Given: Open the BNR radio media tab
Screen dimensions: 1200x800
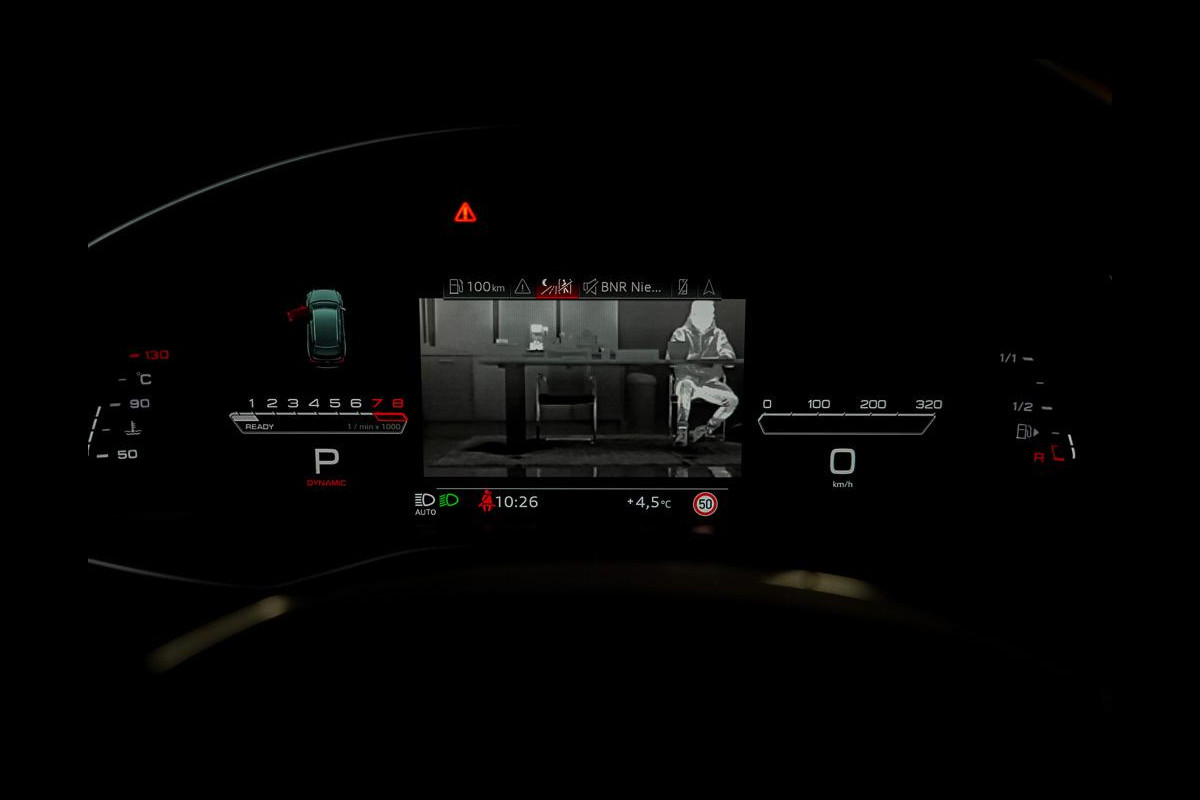Looking at the screenshot, I should 623,287.
